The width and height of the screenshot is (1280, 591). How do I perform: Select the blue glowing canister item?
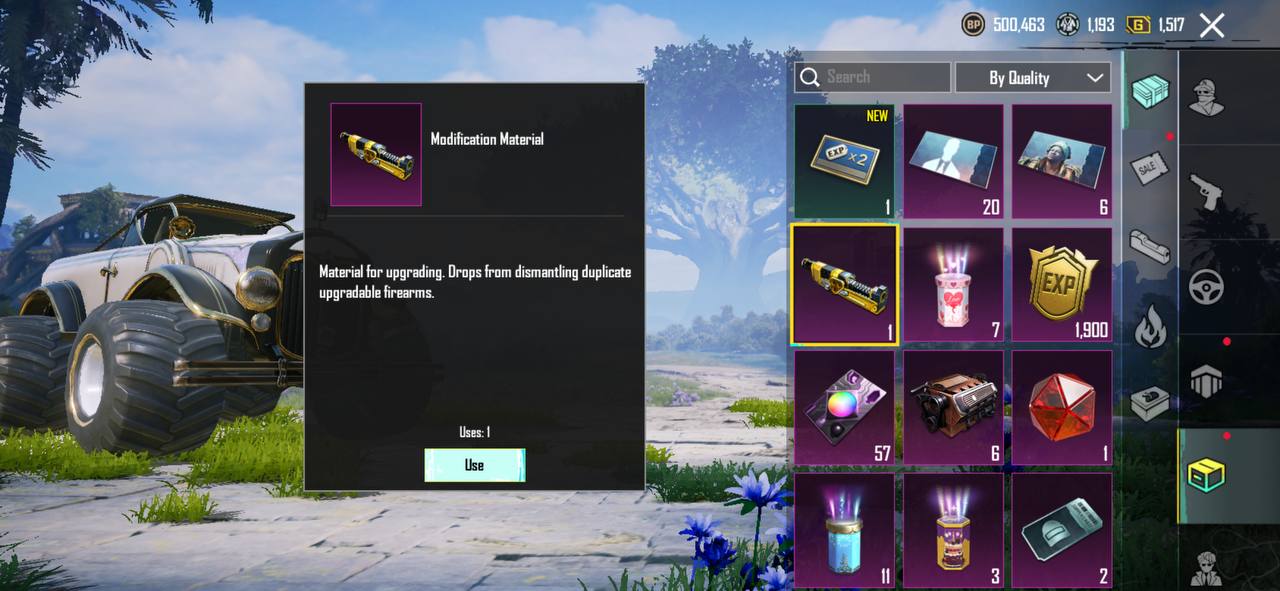tap(844, 530)
